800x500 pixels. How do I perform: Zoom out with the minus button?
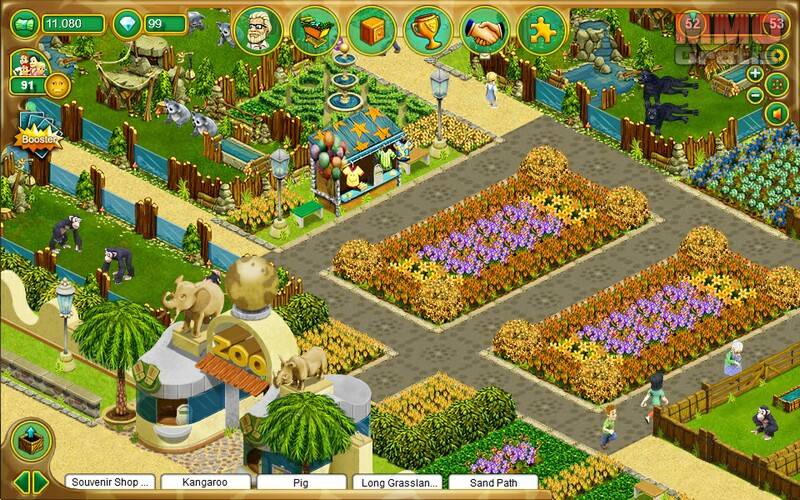click(x=755, y=96)
